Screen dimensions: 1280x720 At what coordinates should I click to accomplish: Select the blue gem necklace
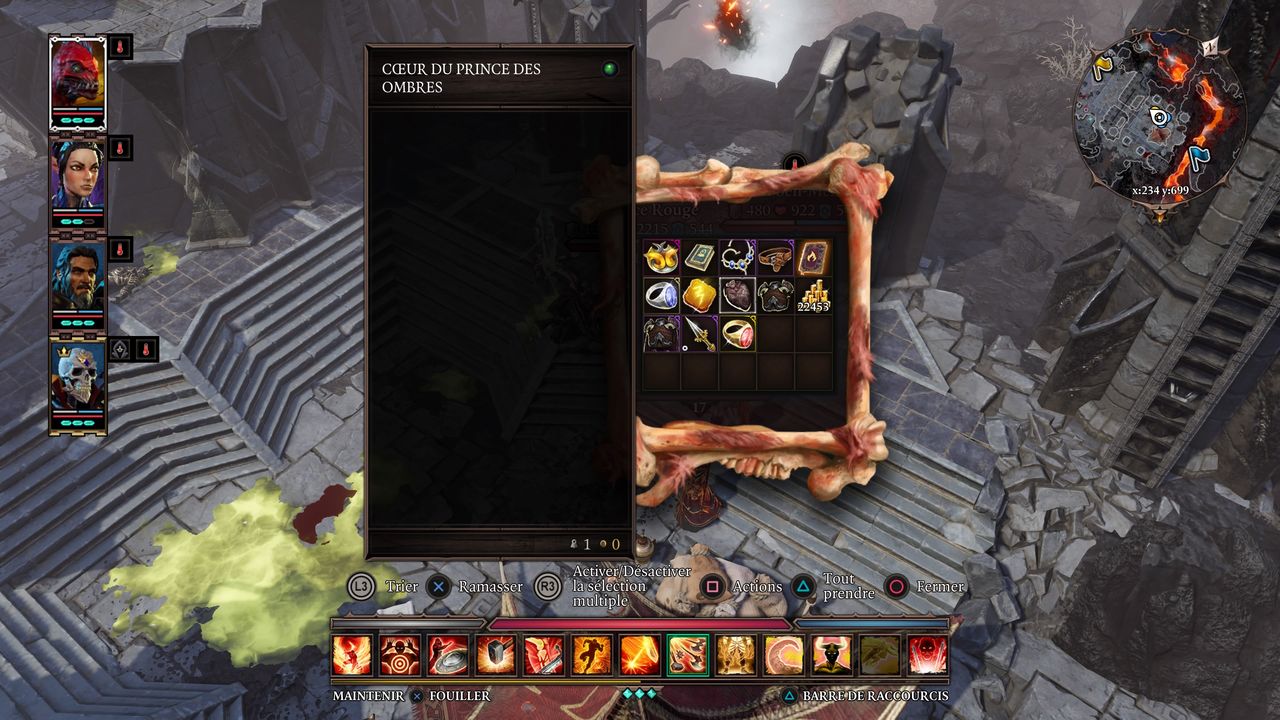coord(737,258)
